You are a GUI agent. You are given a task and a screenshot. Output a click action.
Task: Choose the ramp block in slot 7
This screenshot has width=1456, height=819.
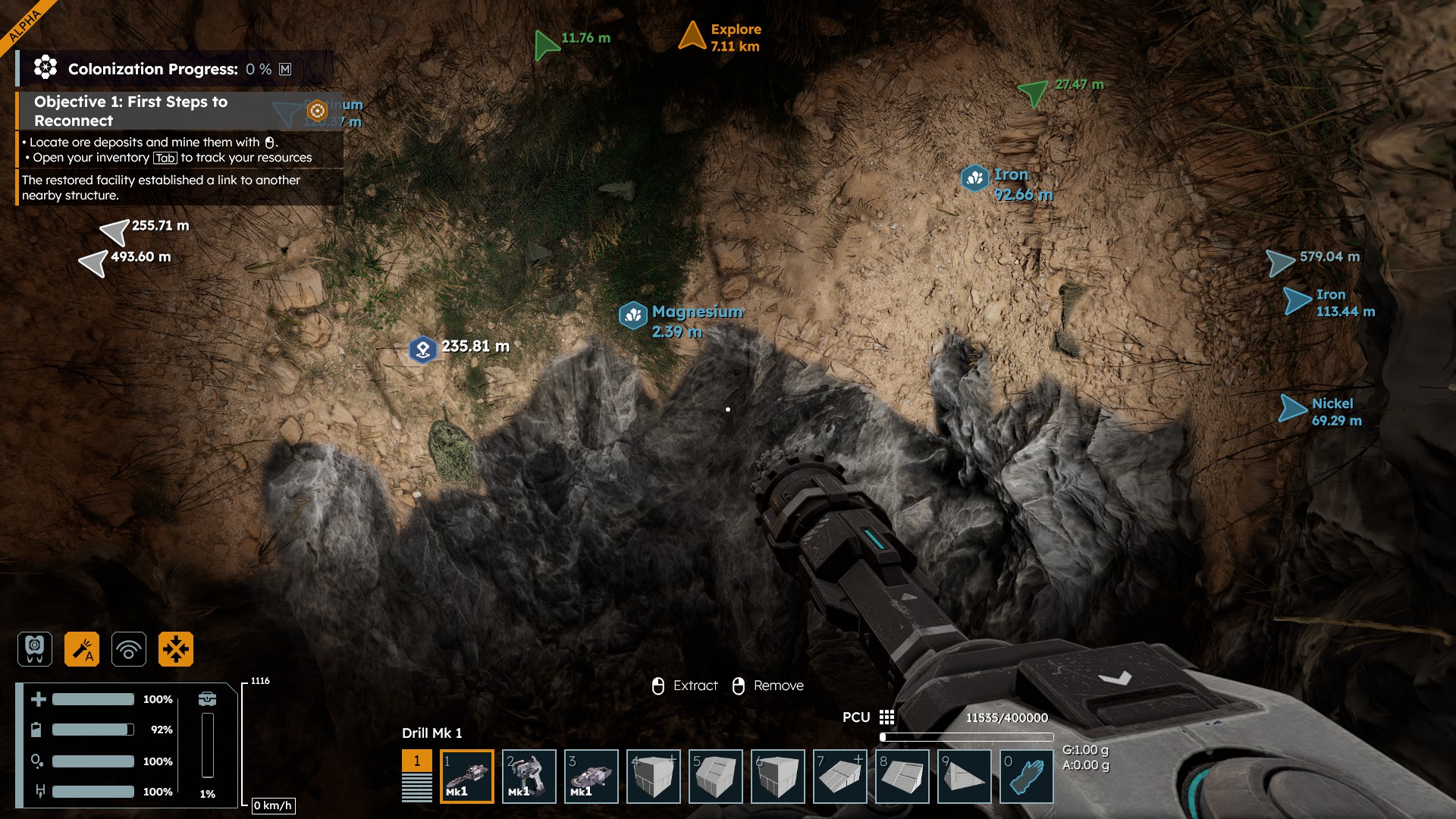(839, 776)
